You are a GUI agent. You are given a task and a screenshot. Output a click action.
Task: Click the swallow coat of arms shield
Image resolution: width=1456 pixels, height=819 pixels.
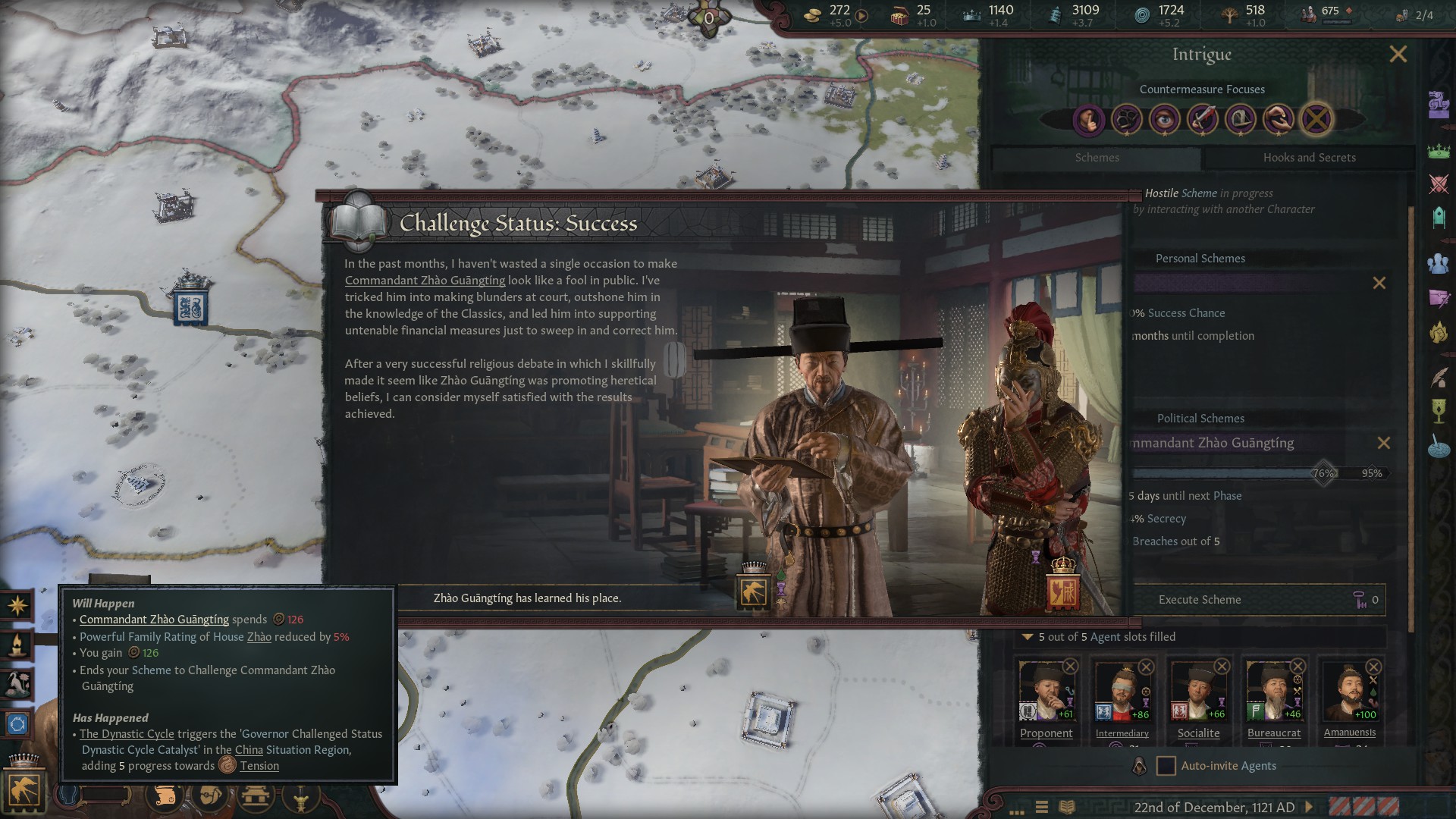pos(753,591)
